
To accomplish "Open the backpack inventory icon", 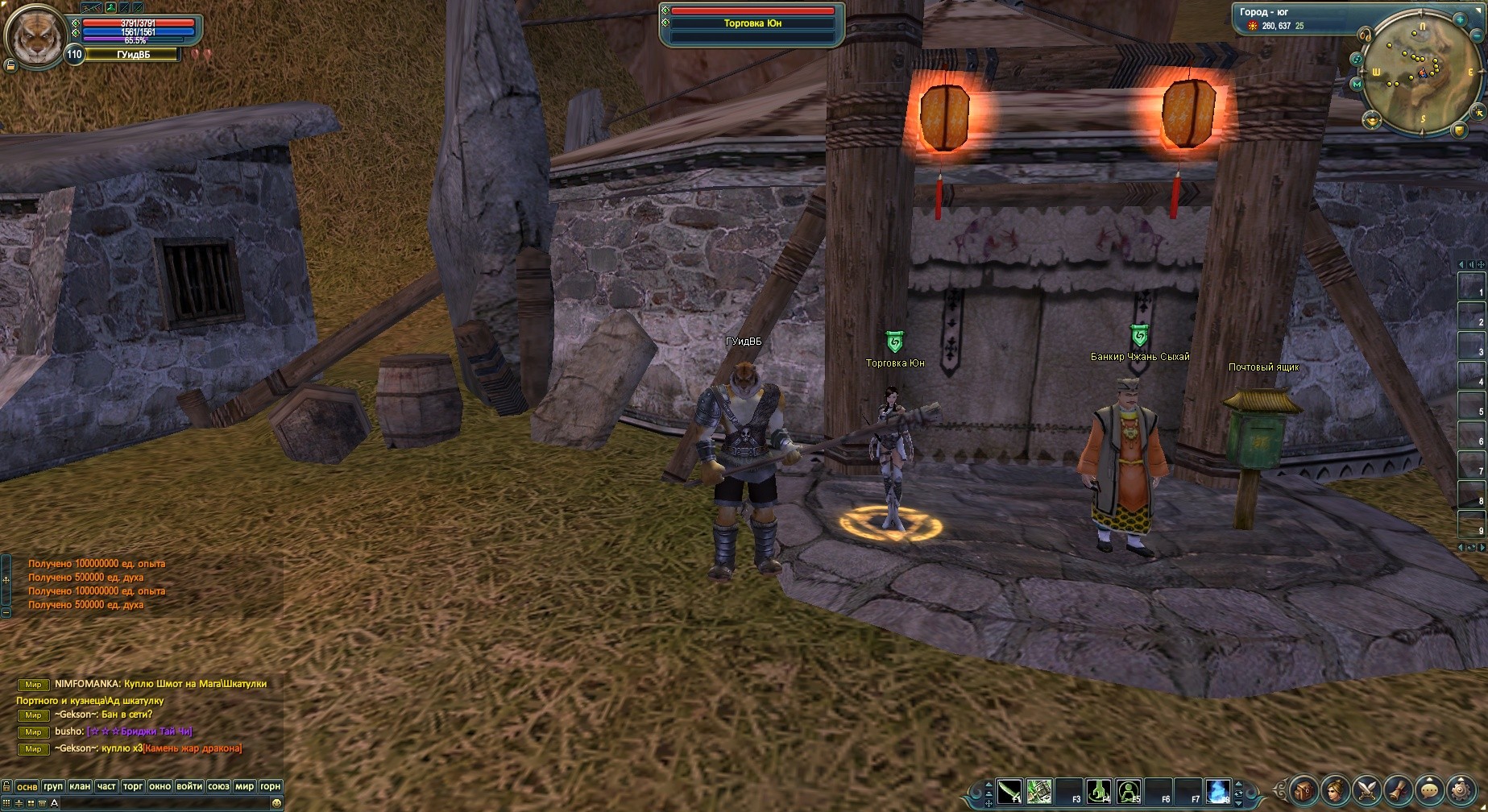I will click(x=1304, y=789).
